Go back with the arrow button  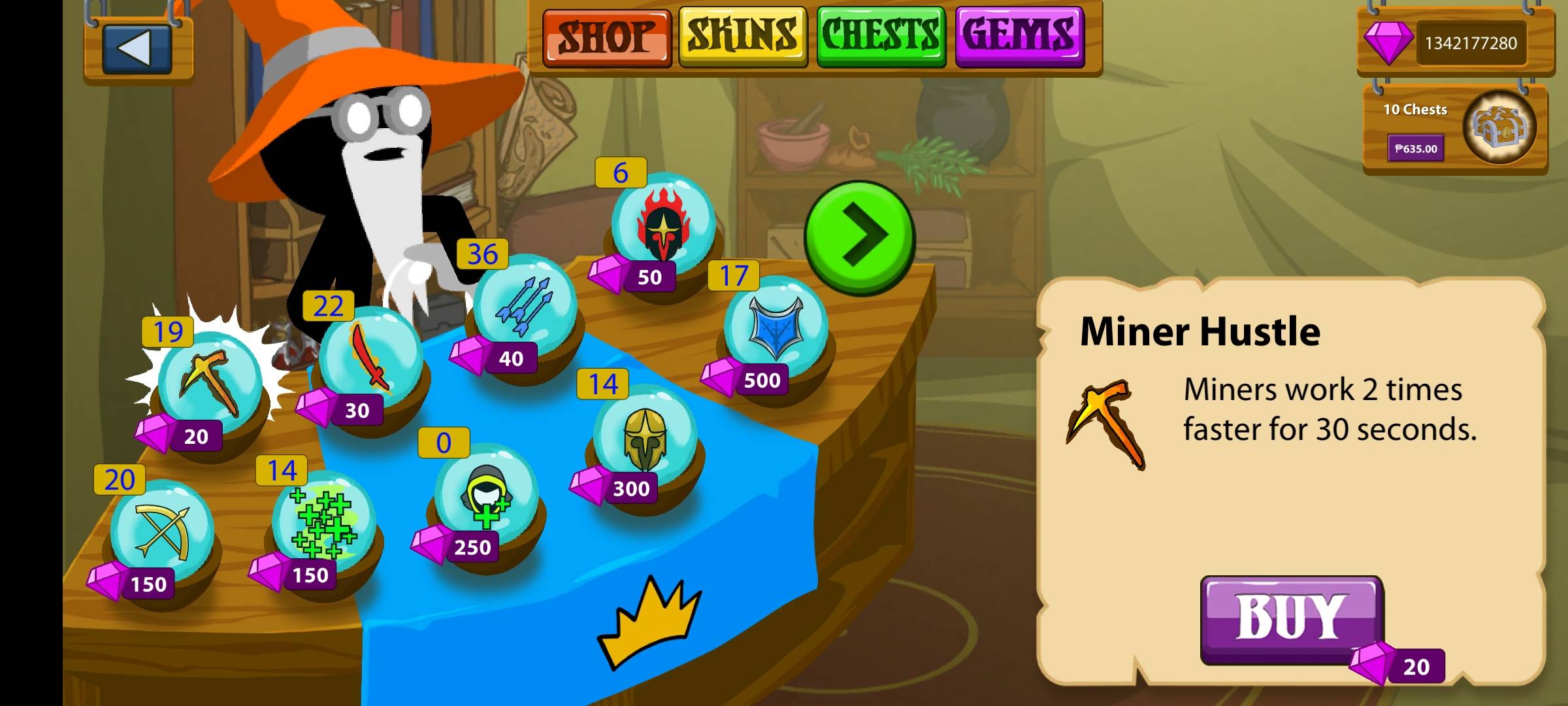138,48
